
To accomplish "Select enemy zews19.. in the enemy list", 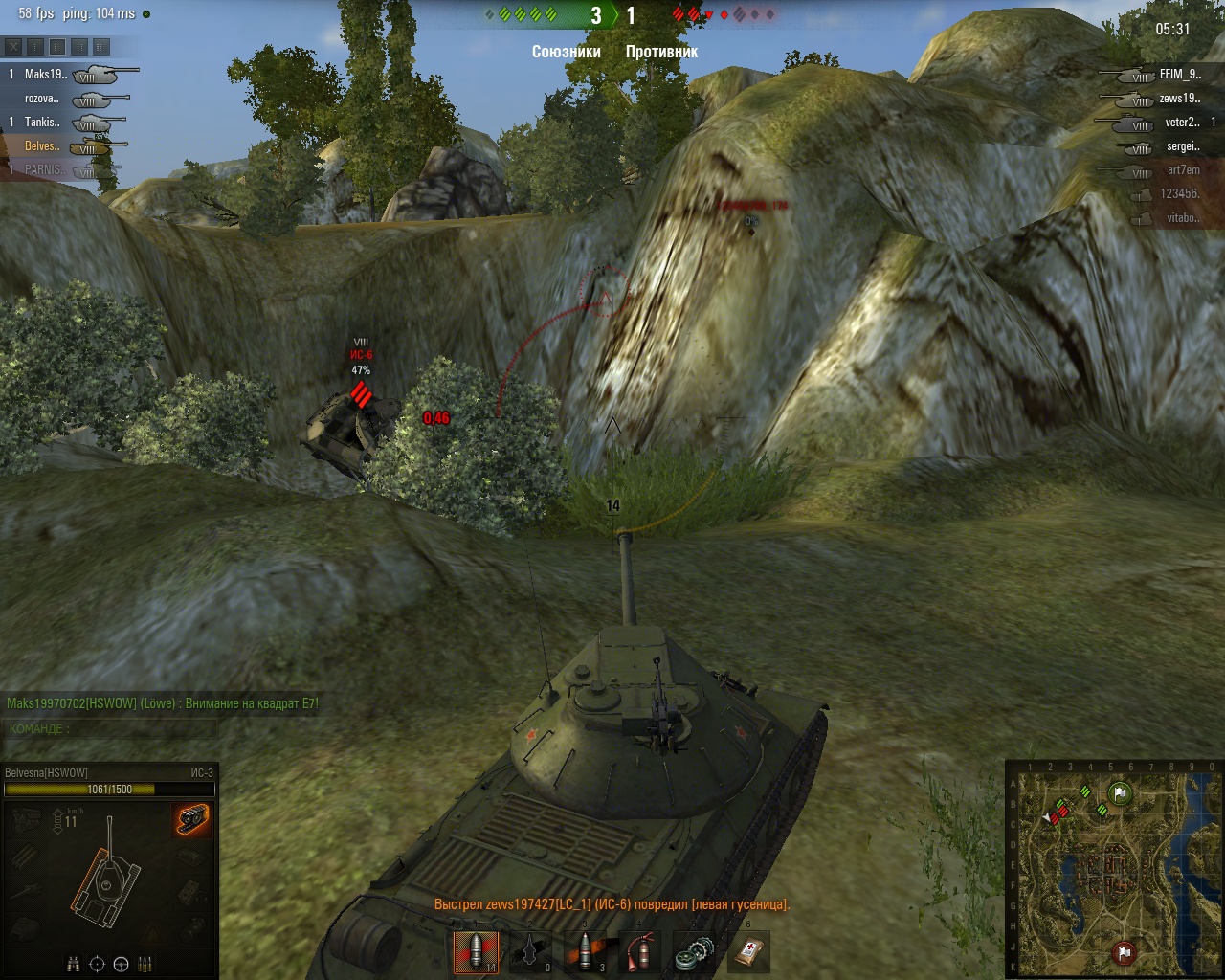I will [x=1179, y=99].
